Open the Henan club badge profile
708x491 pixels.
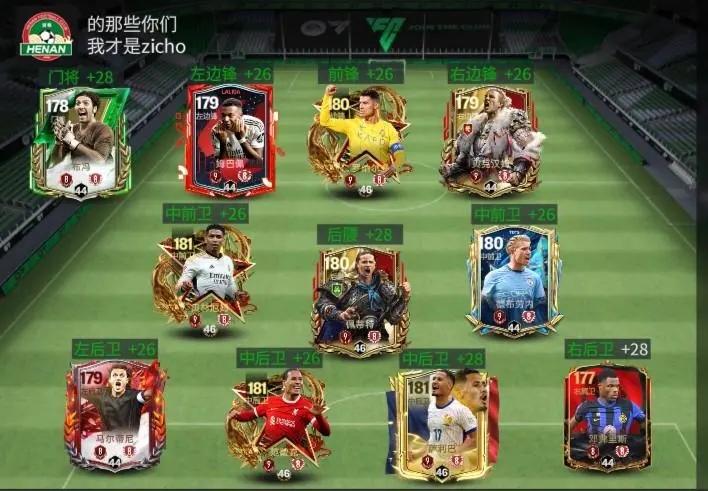pyautogui.click(x=47, y=36)
